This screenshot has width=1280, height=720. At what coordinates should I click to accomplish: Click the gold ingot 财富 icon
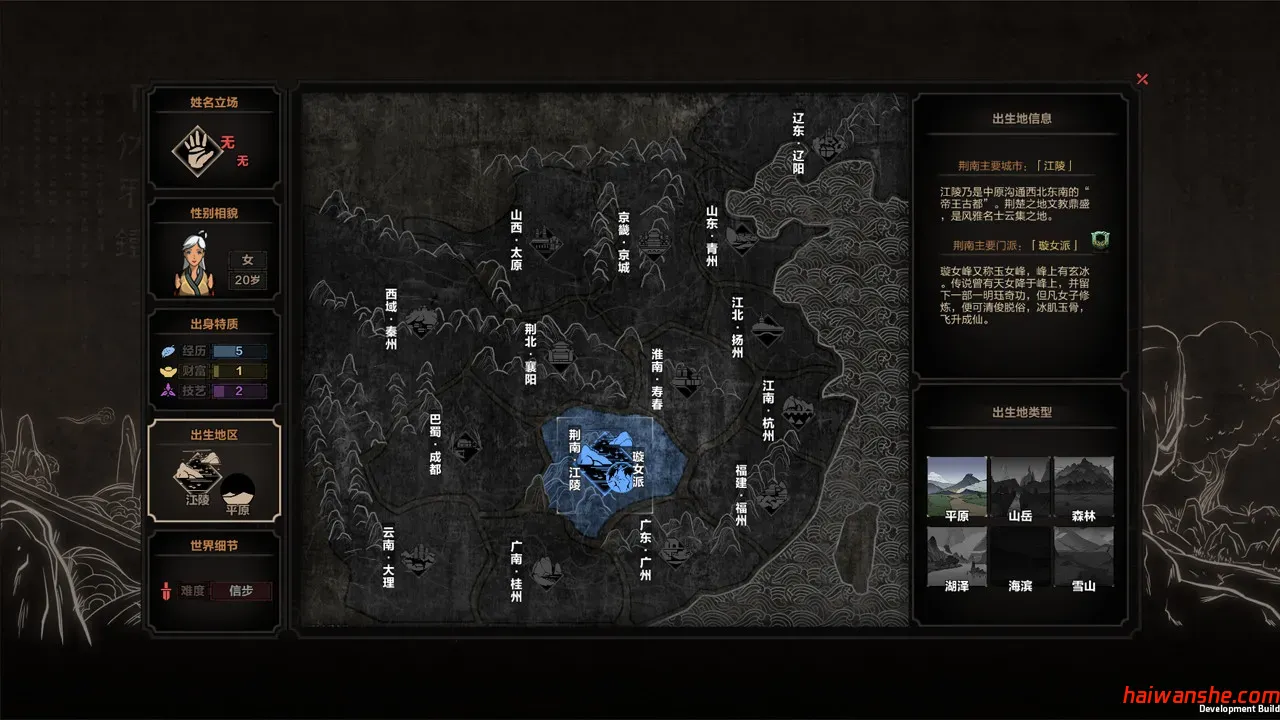(x=166, y=371)
